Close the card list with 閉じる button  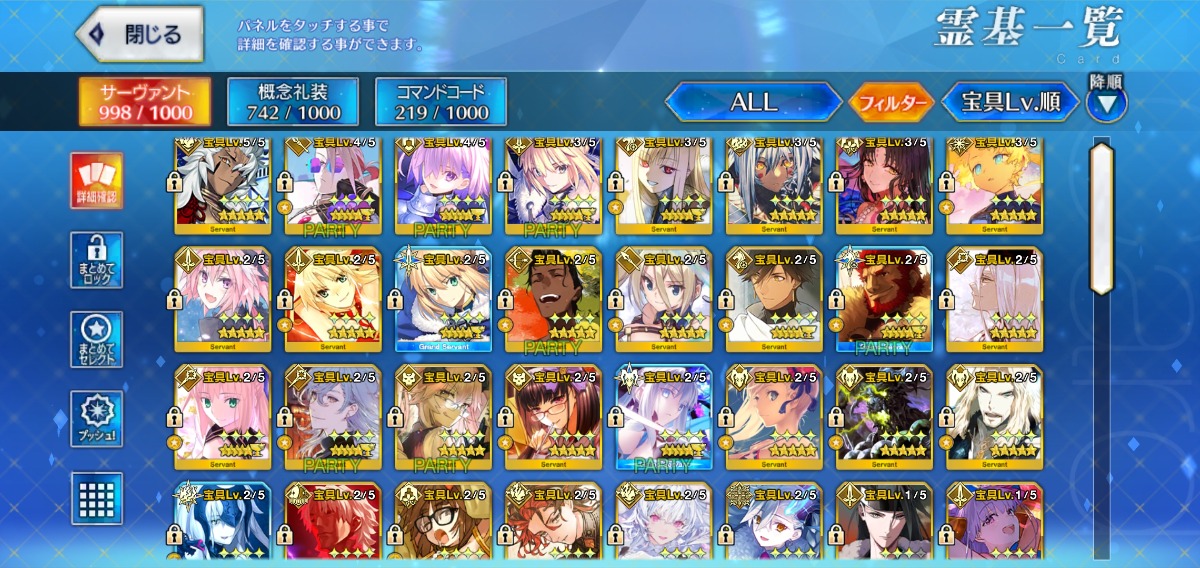[138, 35]
